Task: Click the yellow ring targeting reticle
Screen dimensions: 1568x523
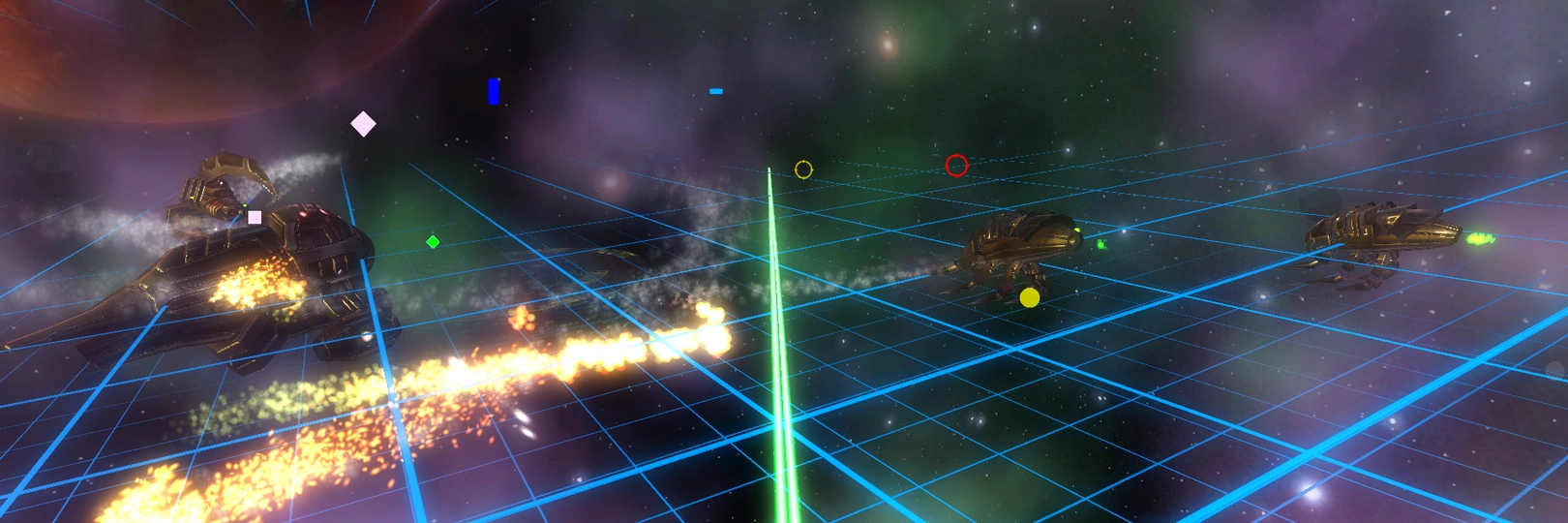Action: [803, 169]
